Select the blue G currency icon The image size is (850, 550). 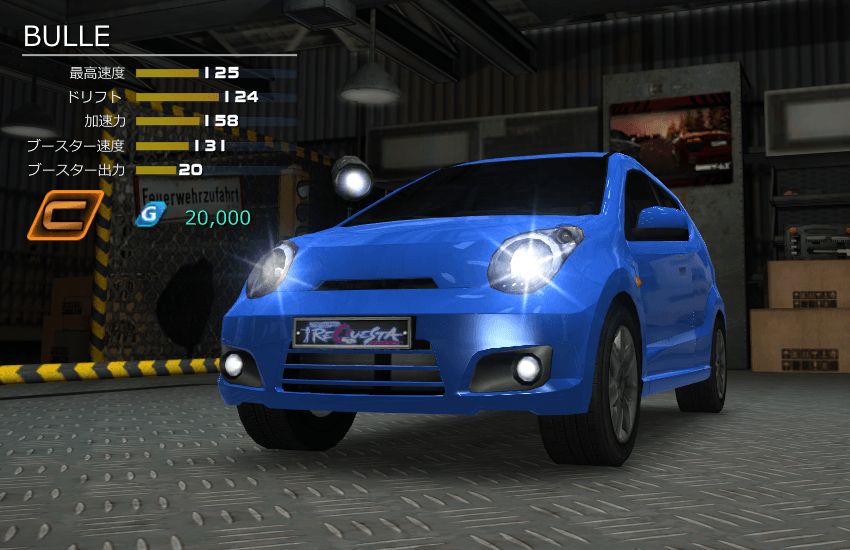(x=149, y=215)
